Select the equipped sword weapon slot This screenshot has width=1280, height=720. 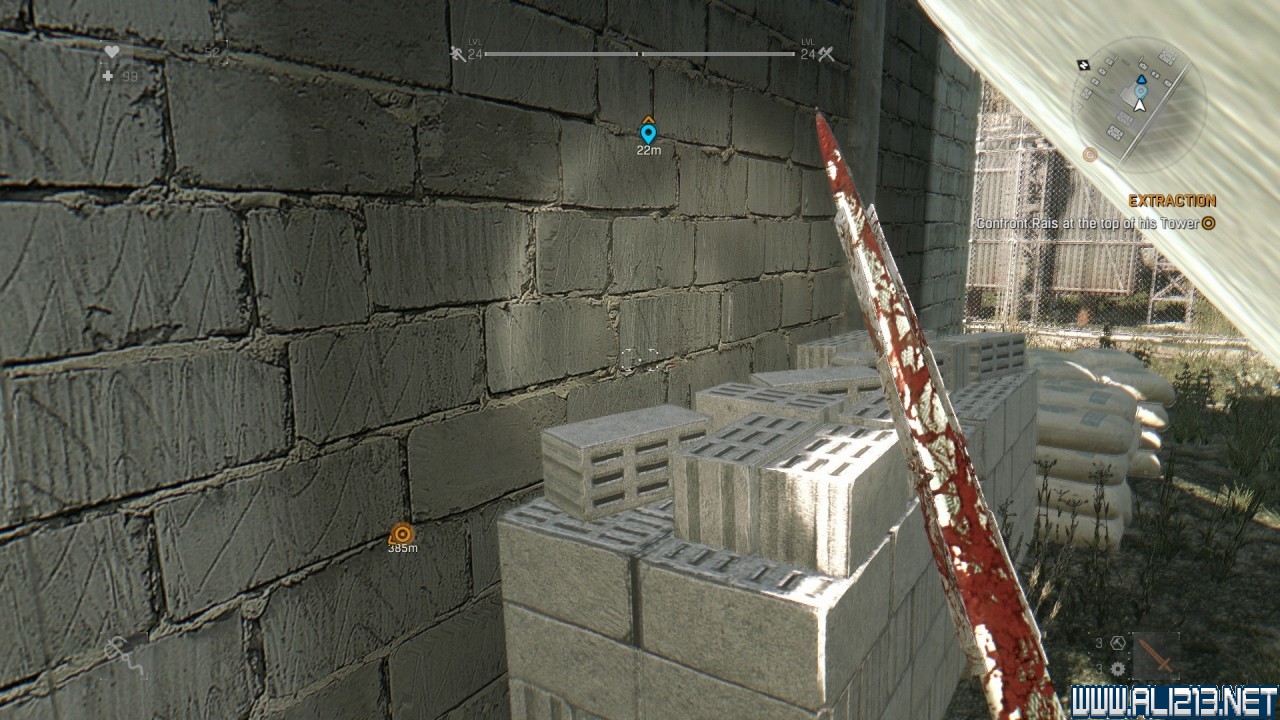point(1156,656)
